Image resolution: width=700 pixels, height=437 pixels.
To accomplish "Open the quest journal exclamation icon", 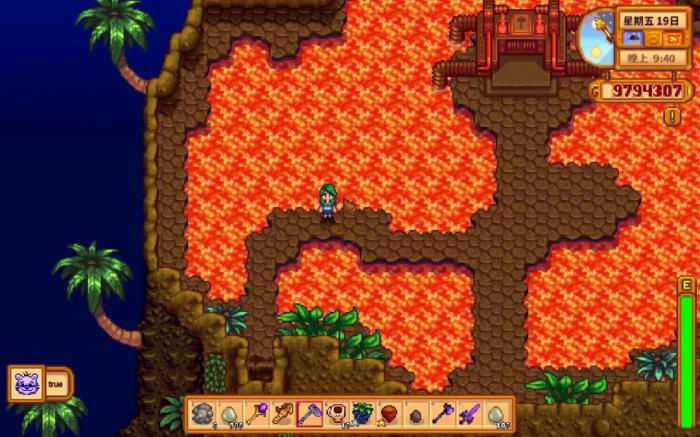I will click(672, 115).
